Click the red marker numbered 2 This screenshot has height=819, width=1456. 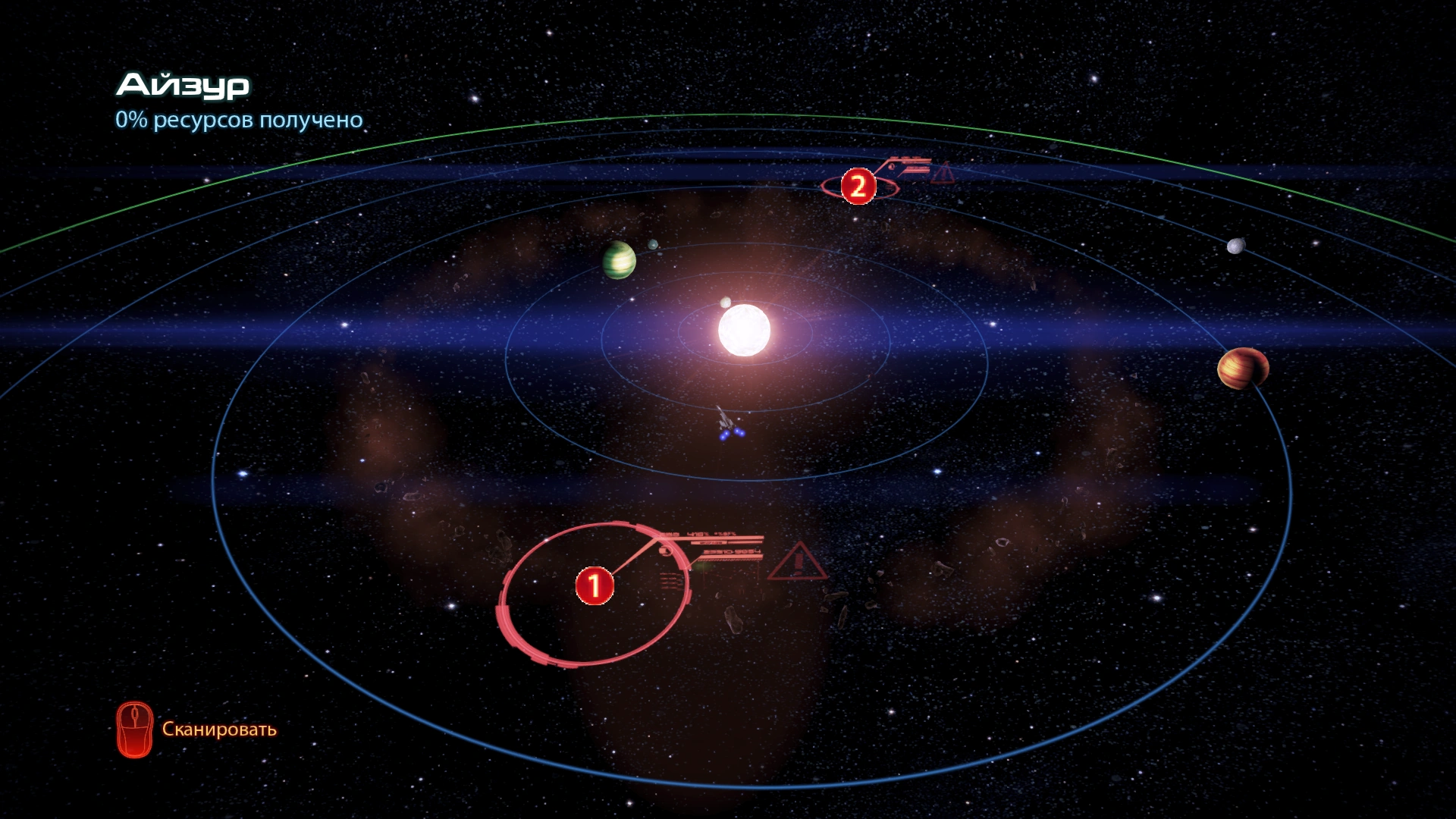pyautogui.click(x=858, y=186)
